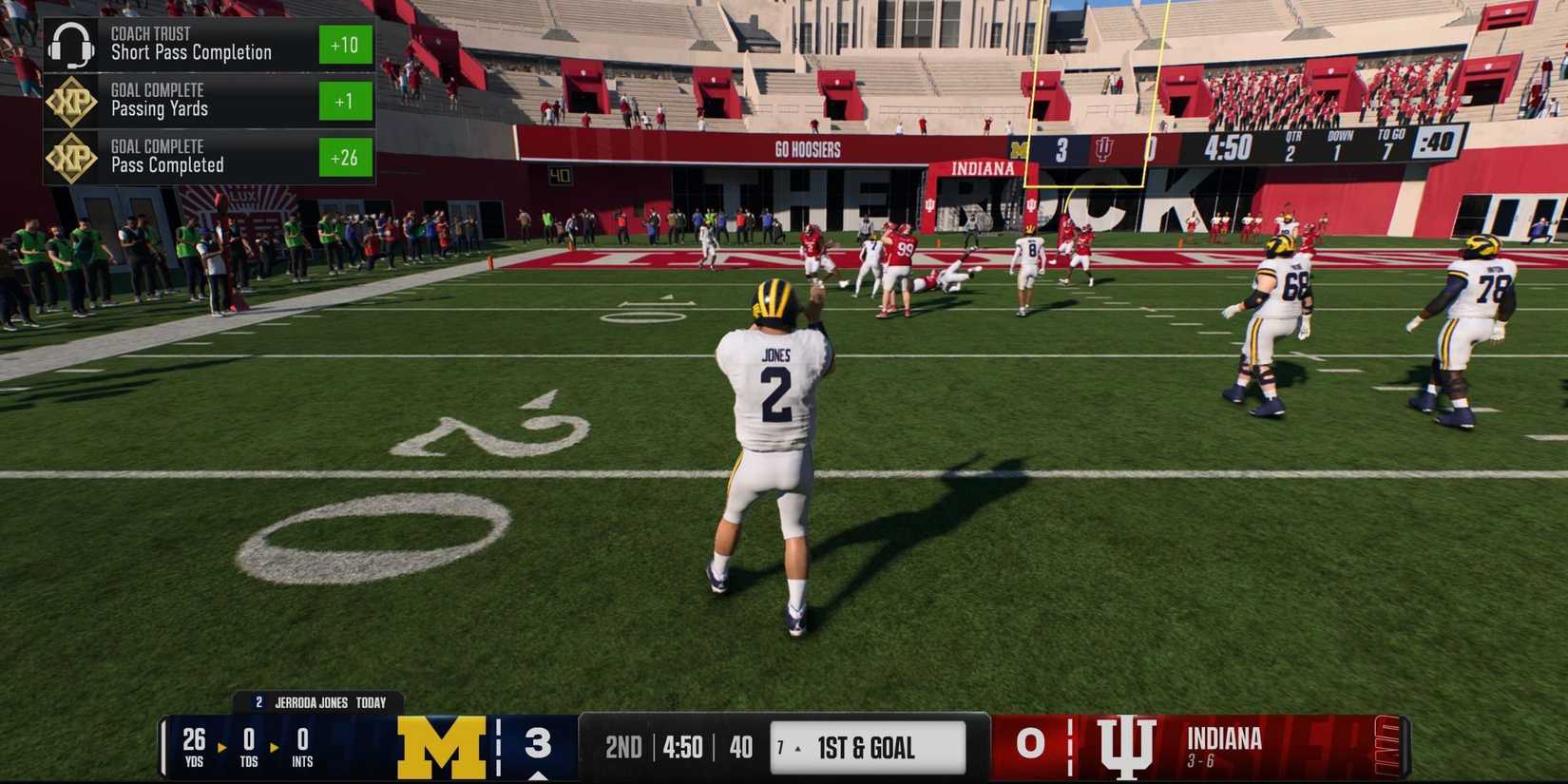Expand the arrow below the Michigan score
The width and height of the screenshot is (1568, 784).
[537, 774]
